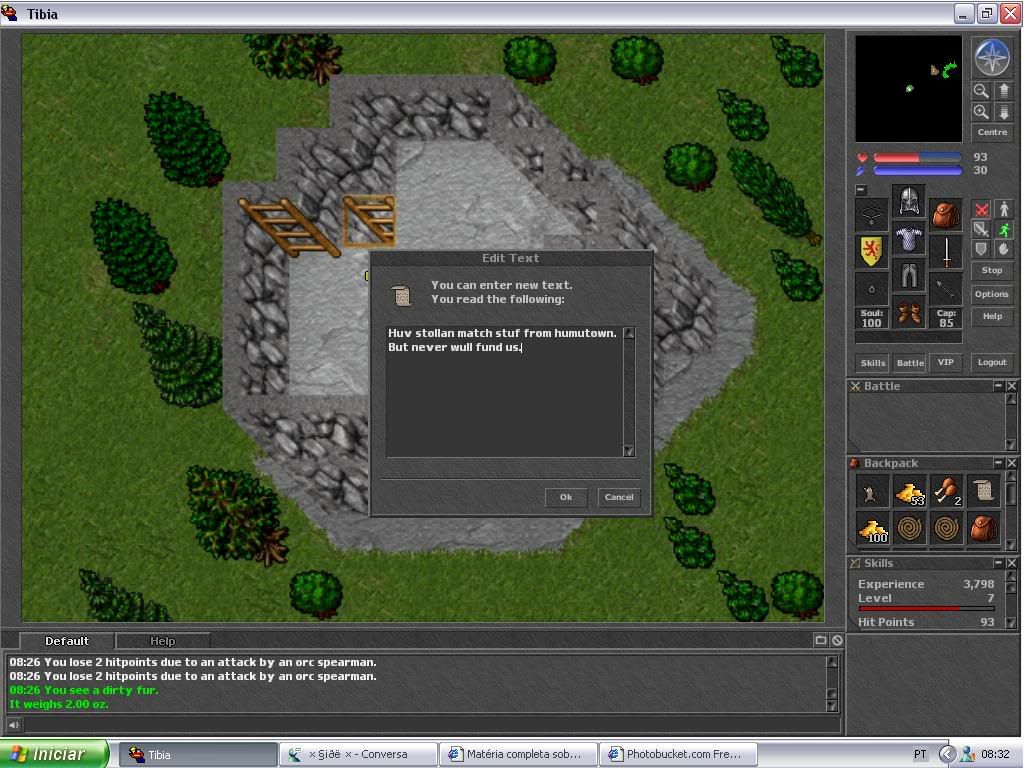The height and width of the screenshot is (768, 1024).
Task: Pick the 100 gold coins stack in backpack
Action: [x=873, y=528]
